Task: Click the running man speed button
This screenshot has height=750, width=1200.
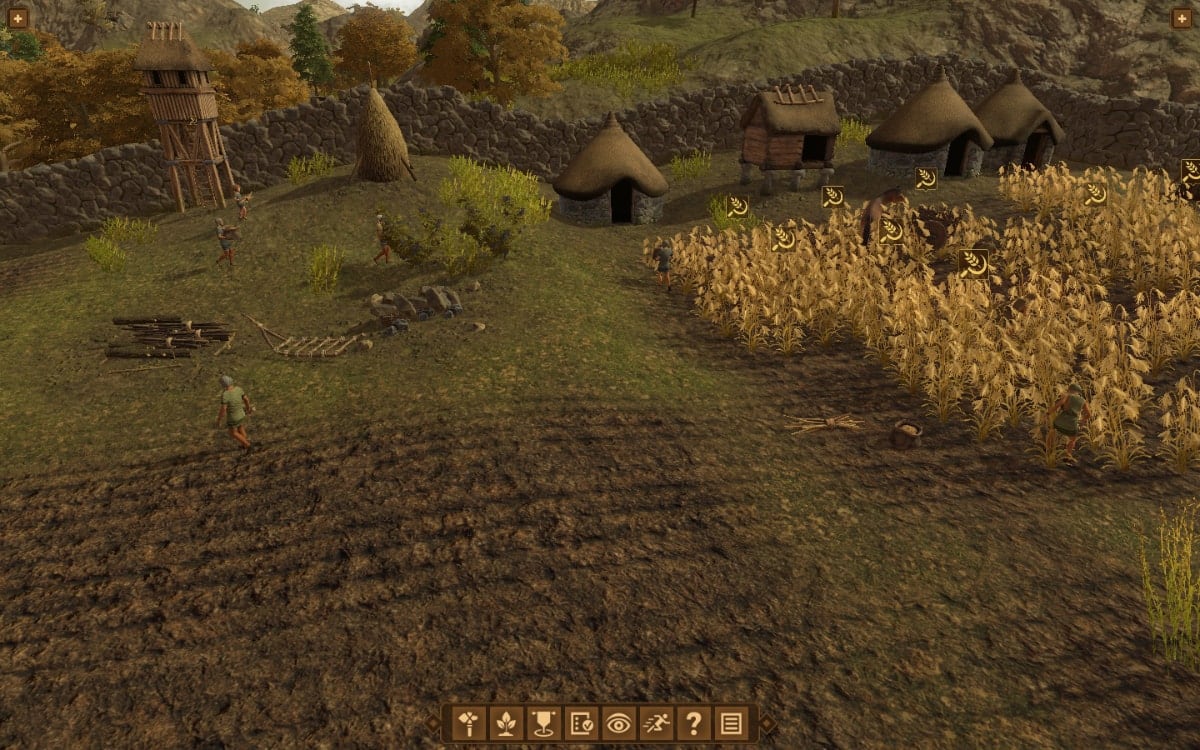Action: [x=656, y=723]
